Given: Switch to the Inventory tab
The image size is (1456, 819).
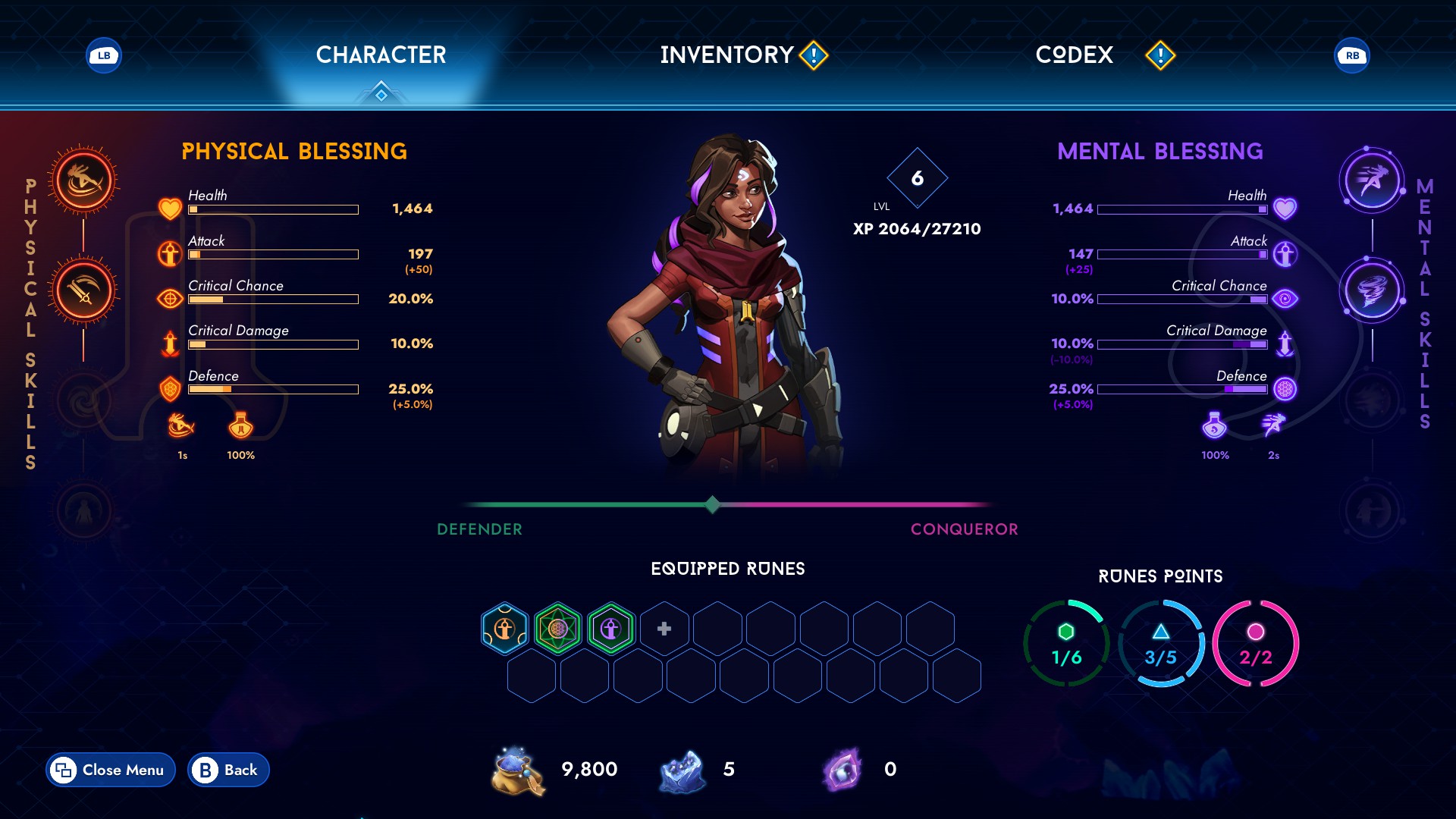Looking at the screenshot, I should 726,55.
